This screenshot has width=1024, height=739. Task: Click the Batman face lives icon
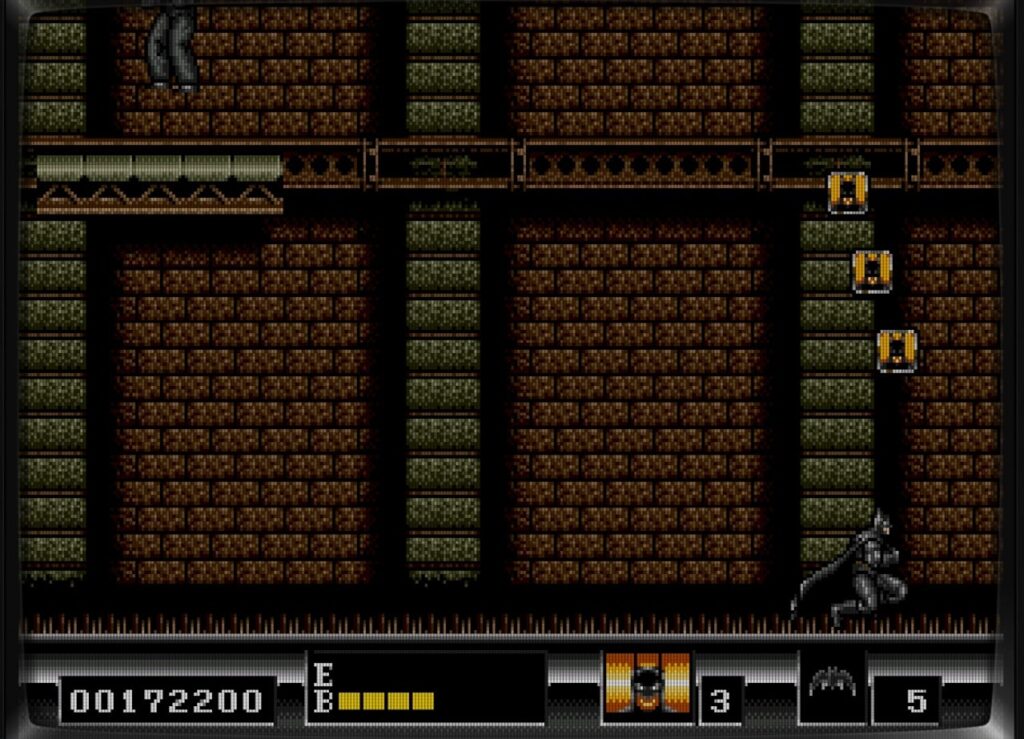[647, 685]
